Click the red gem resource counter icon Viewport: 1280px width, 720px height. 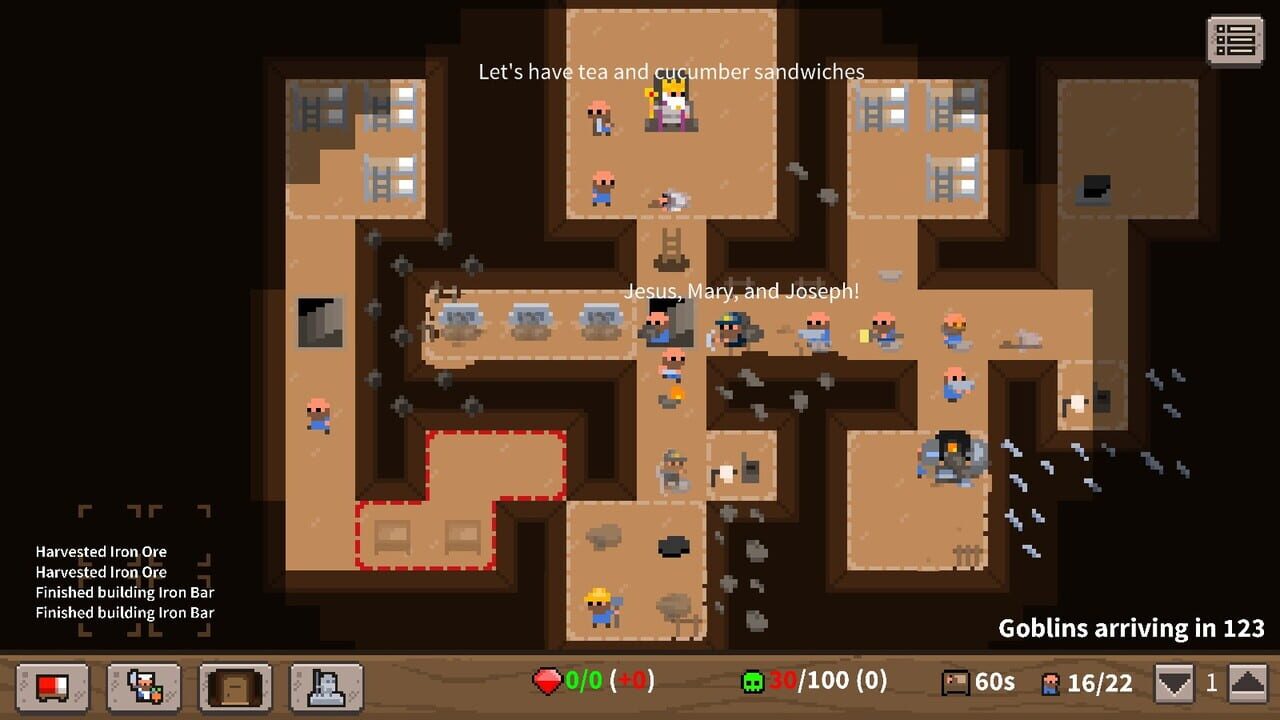coord(547,681)
